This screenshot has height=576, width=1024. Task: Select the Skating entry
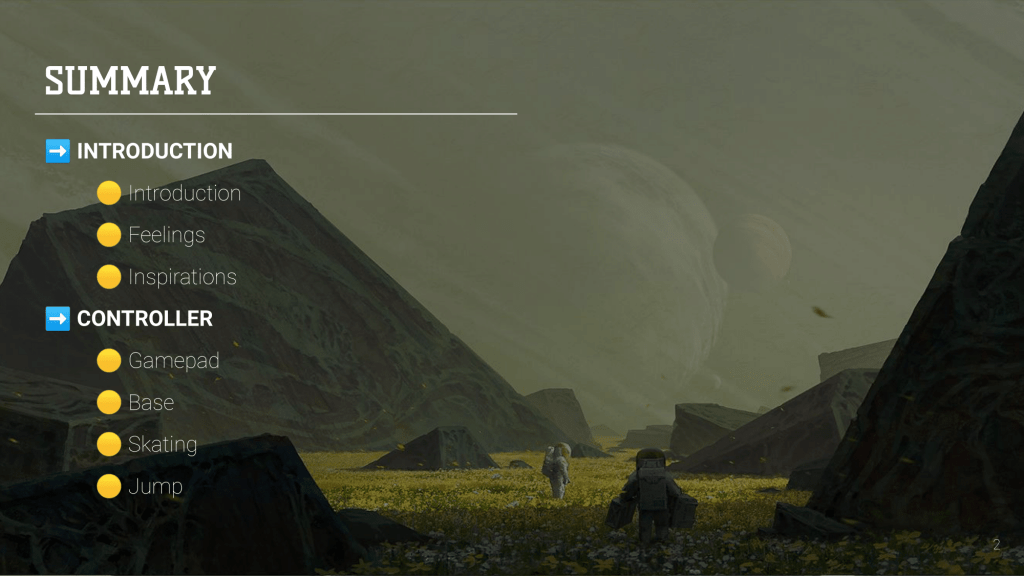[x=162, y=445]
